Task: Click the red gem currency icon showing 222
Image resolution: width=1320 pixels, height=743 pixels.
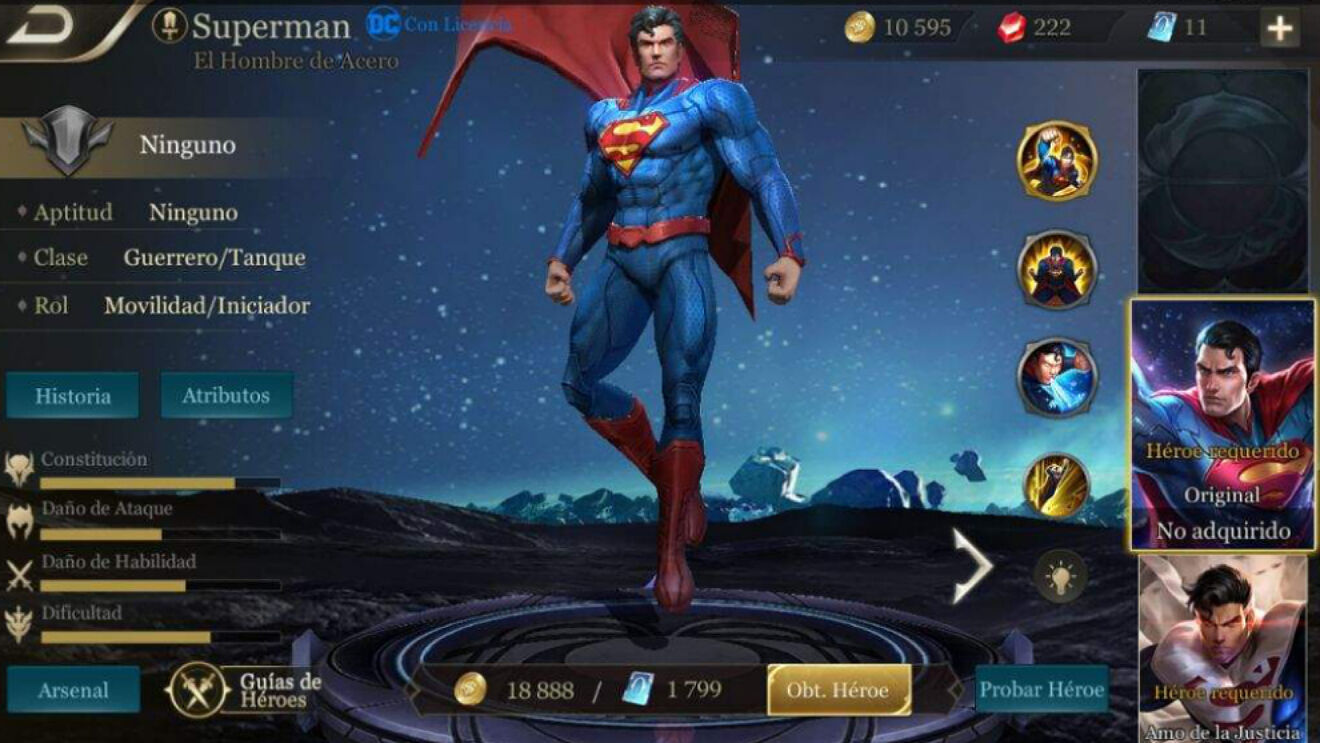Action: (x=1009, y=28)
